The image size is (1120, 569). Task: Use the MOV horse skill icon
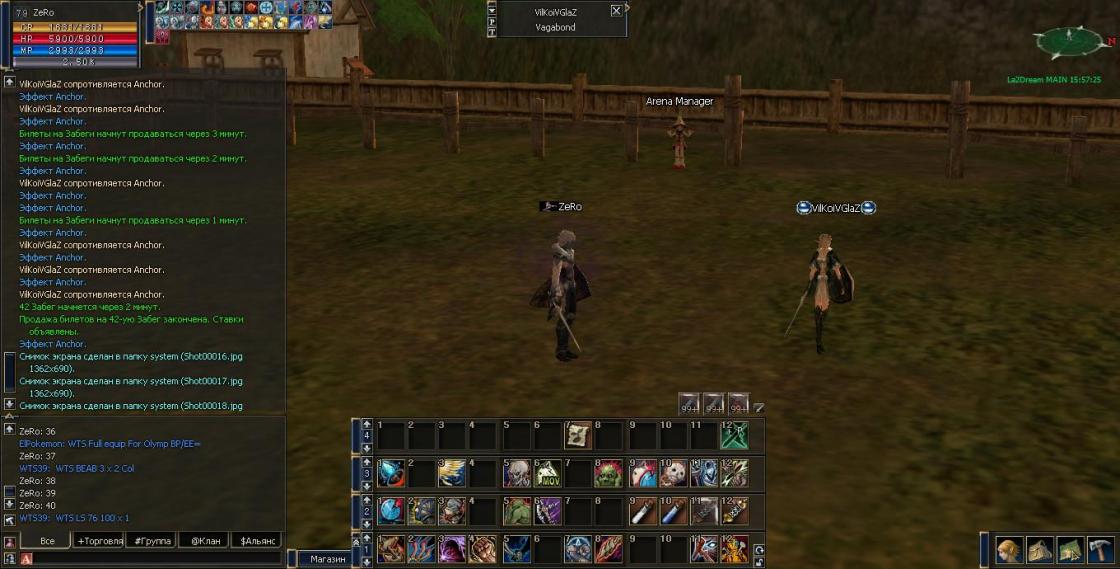(x=547, y=473)
